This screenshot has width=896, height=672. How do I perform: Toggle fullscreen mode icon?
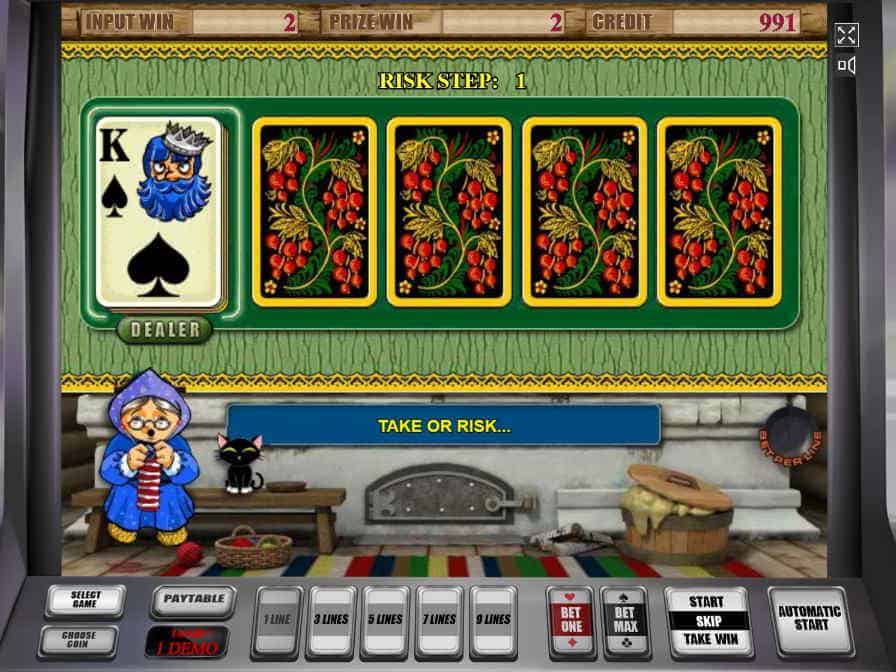(x=846, y=36)
